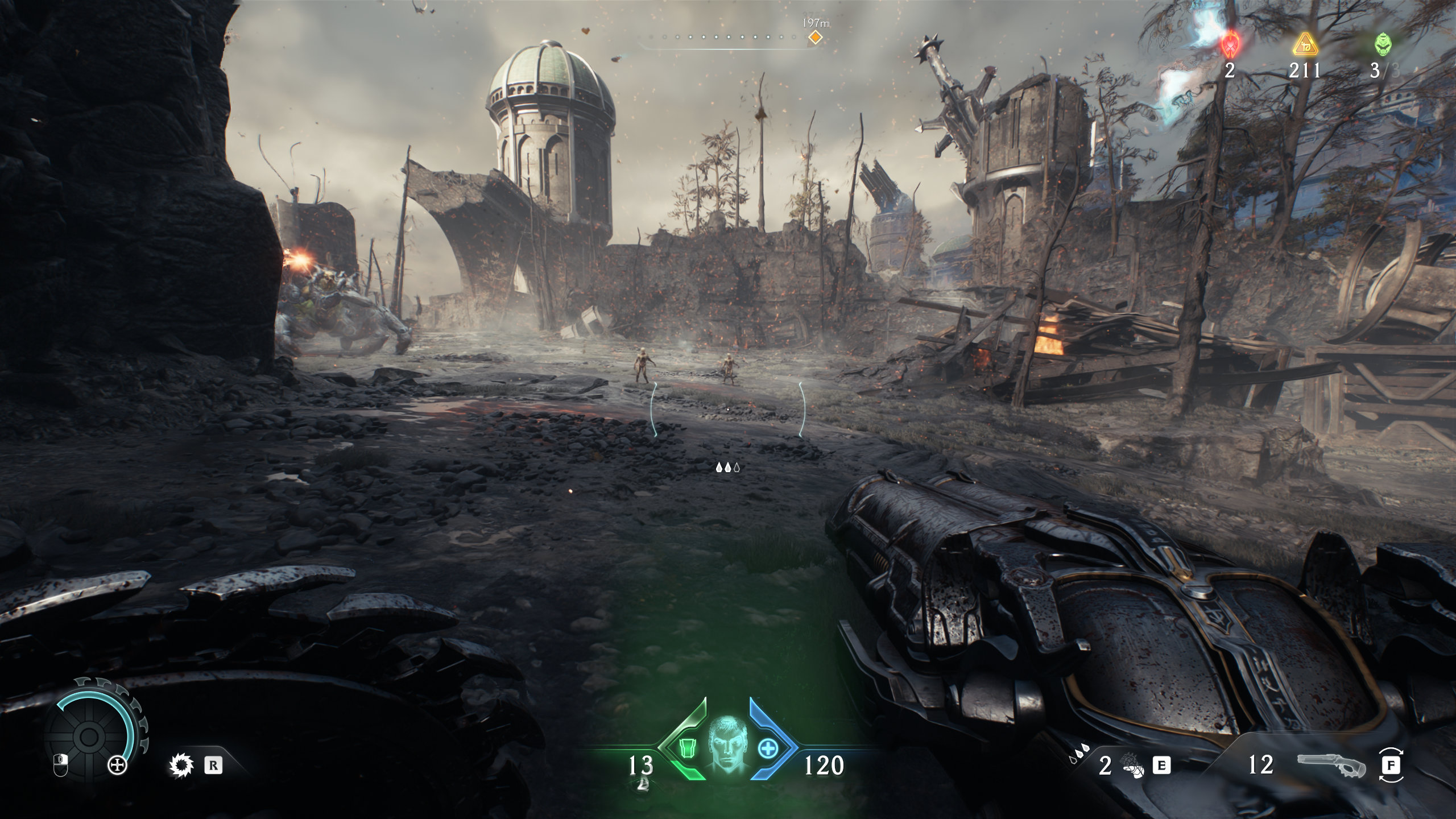Select the cross shield rune icon
Screen dimensions: 1456x819
(118, 766)
